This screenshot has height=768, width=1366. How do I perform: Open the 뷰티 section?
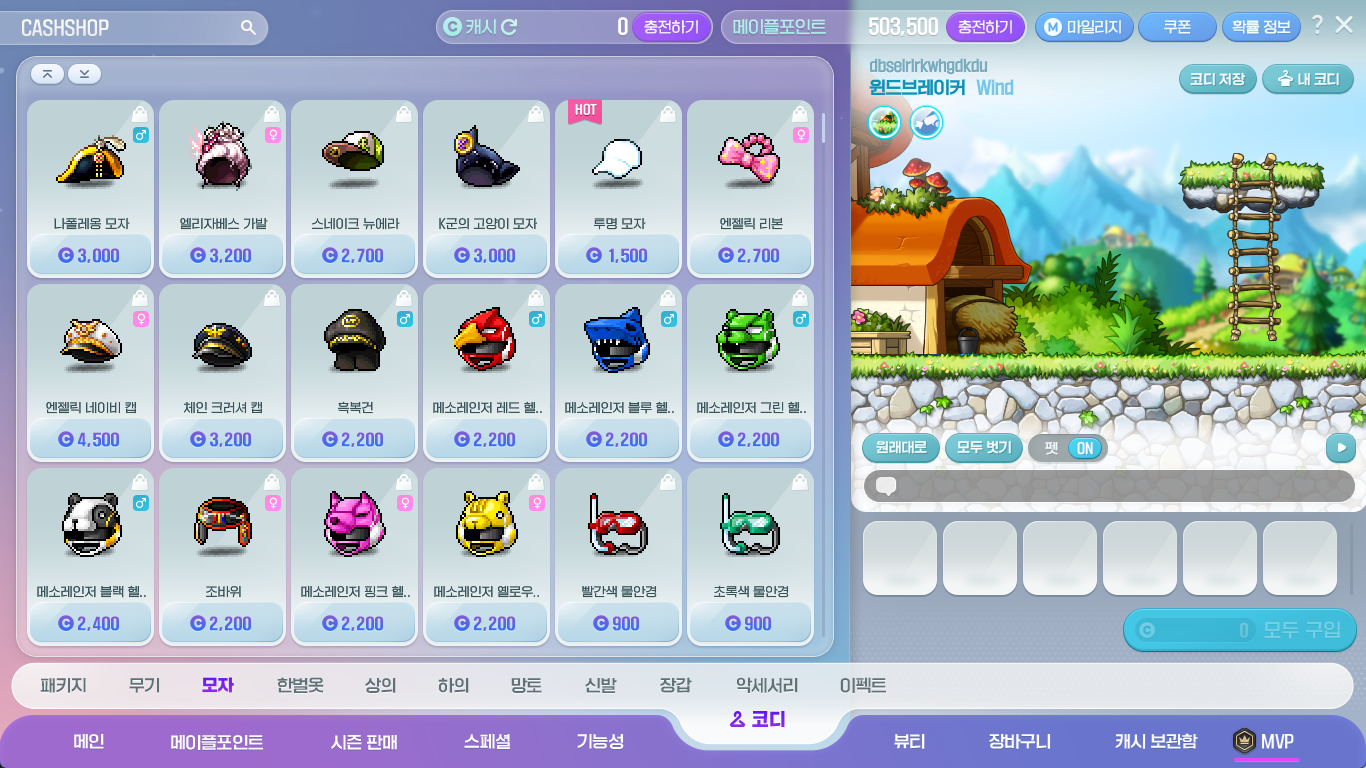click(909, 741)
